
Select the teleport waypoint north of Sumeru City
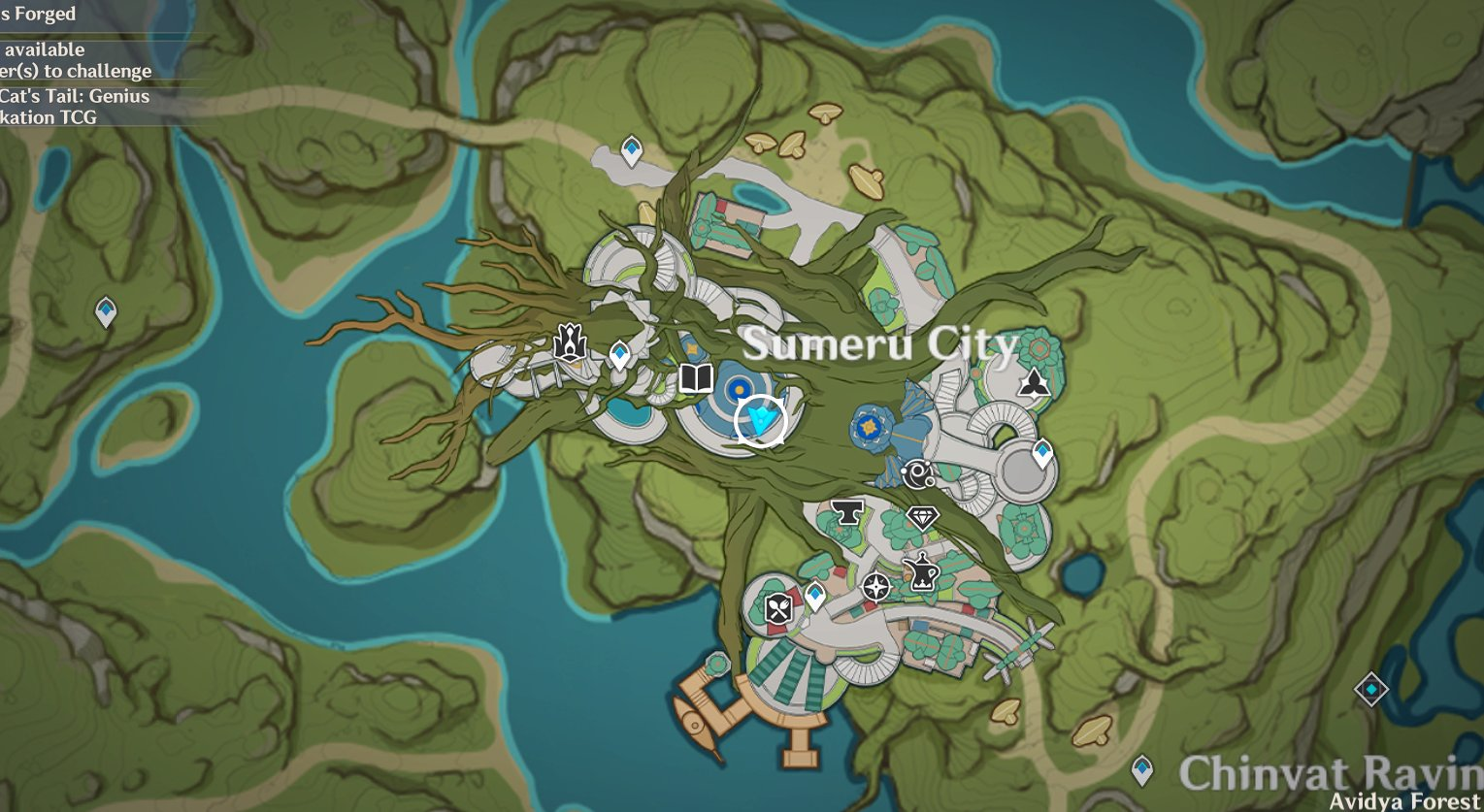(x=632, y=150)
